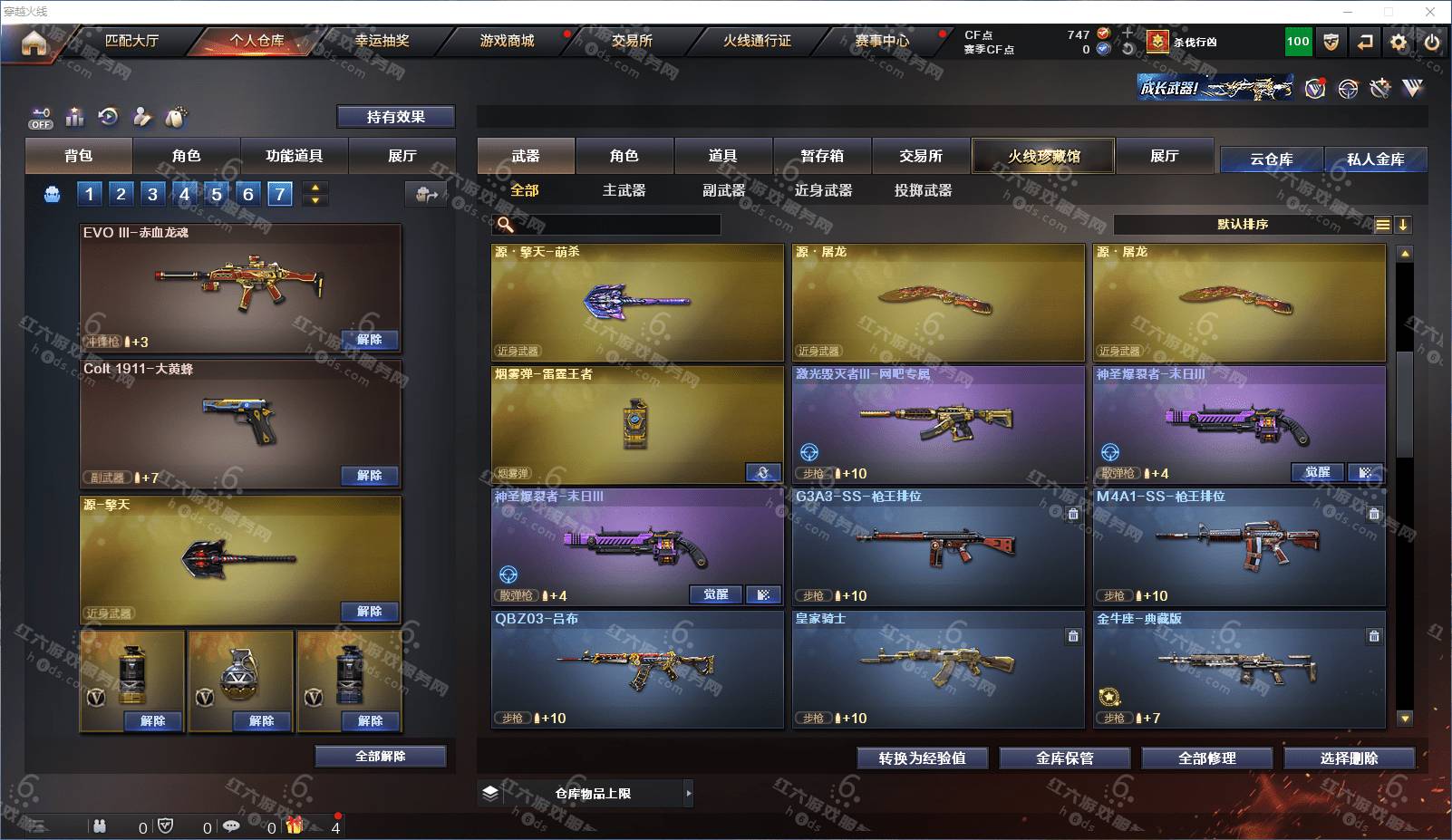Click 全部修理 to repair all
This screenshot has height=840, width=1452.
tap(1206, 758)
